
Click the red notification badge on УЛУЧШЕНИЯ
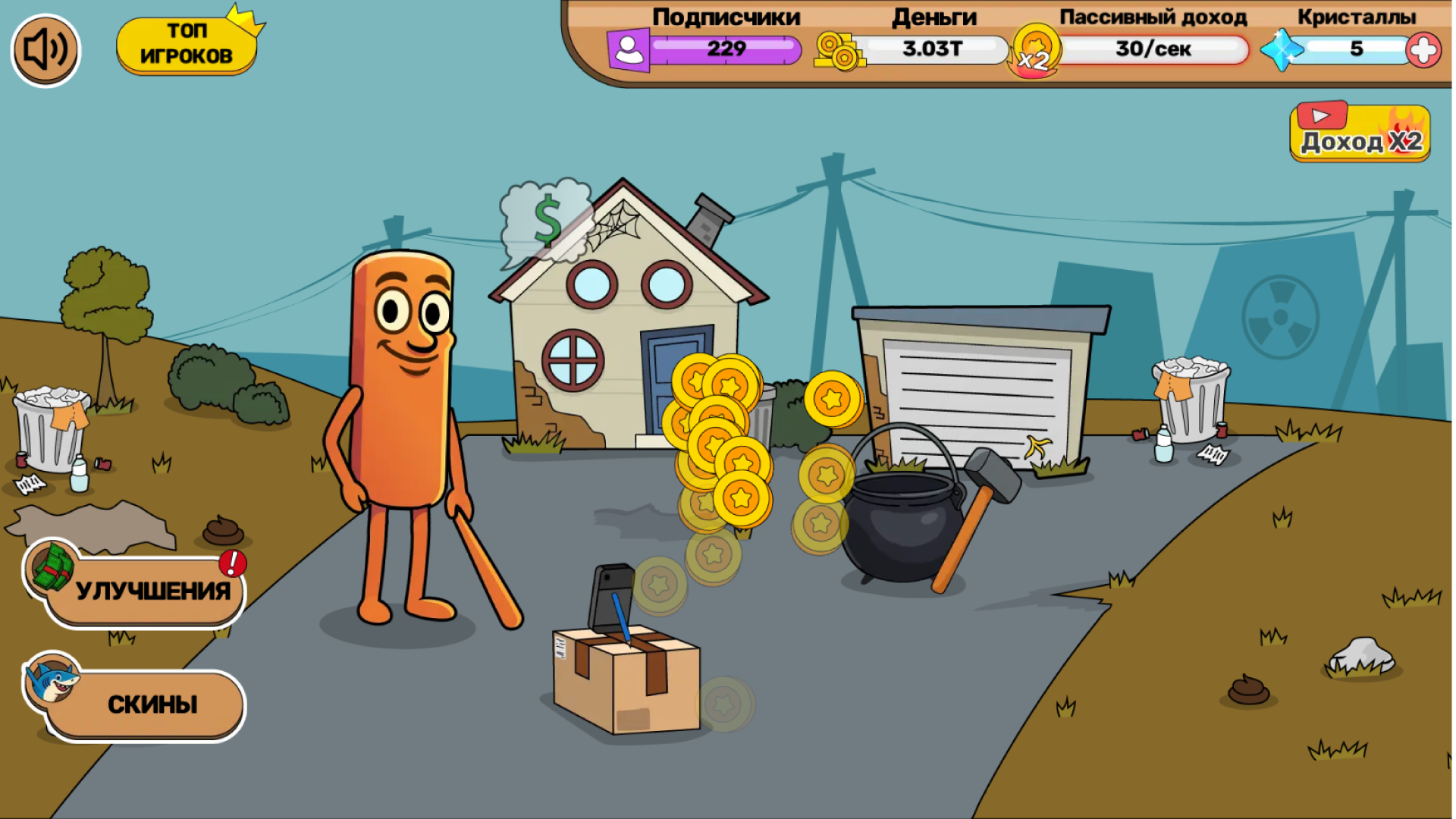[x=232, y=564]
